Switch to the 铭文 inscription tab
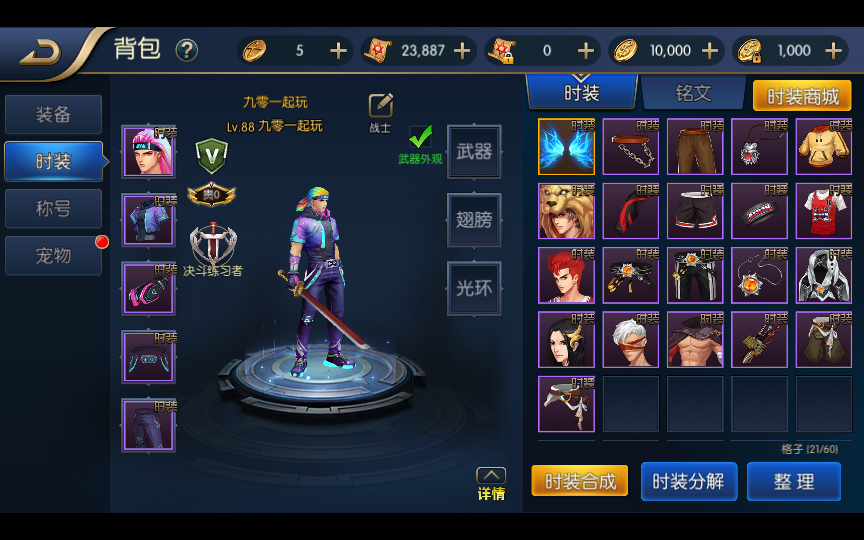Image resolution: width=864 pixels, height=540 pixels. (x=693, y=93)
